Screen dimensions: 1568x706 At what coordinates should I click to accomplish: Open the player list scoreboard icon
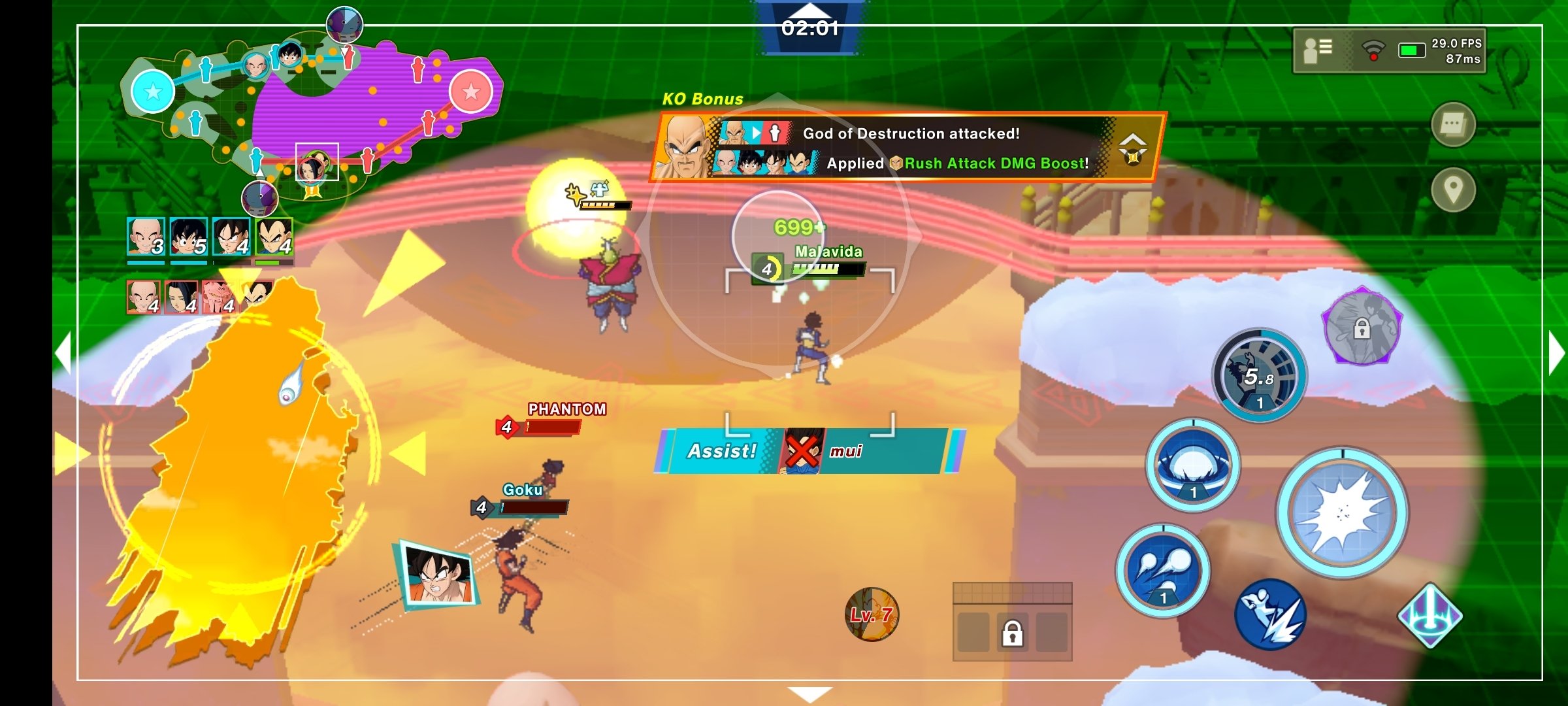coord(1317,50)
